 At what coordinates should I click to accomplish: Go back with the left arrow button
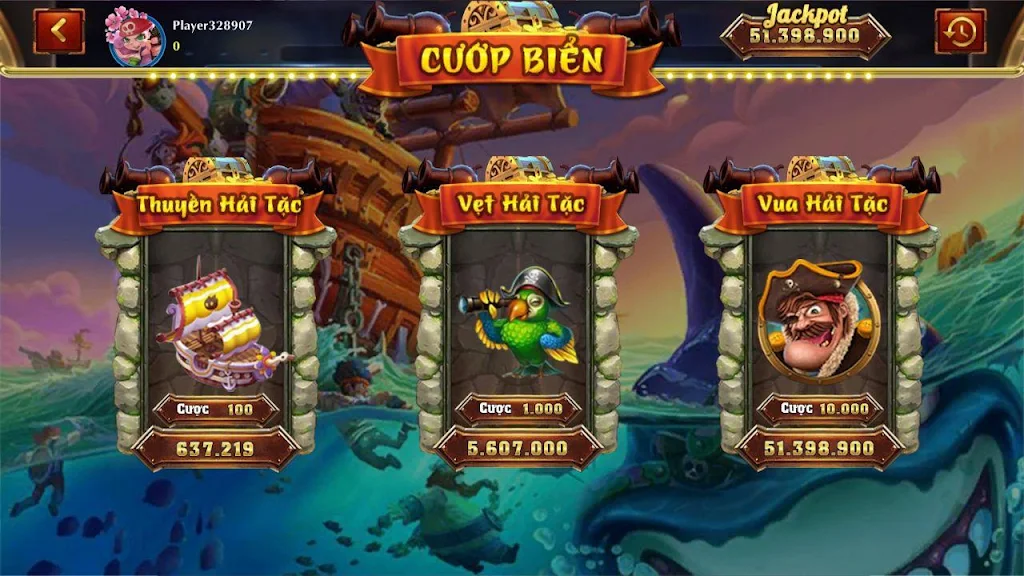(59, 31)
